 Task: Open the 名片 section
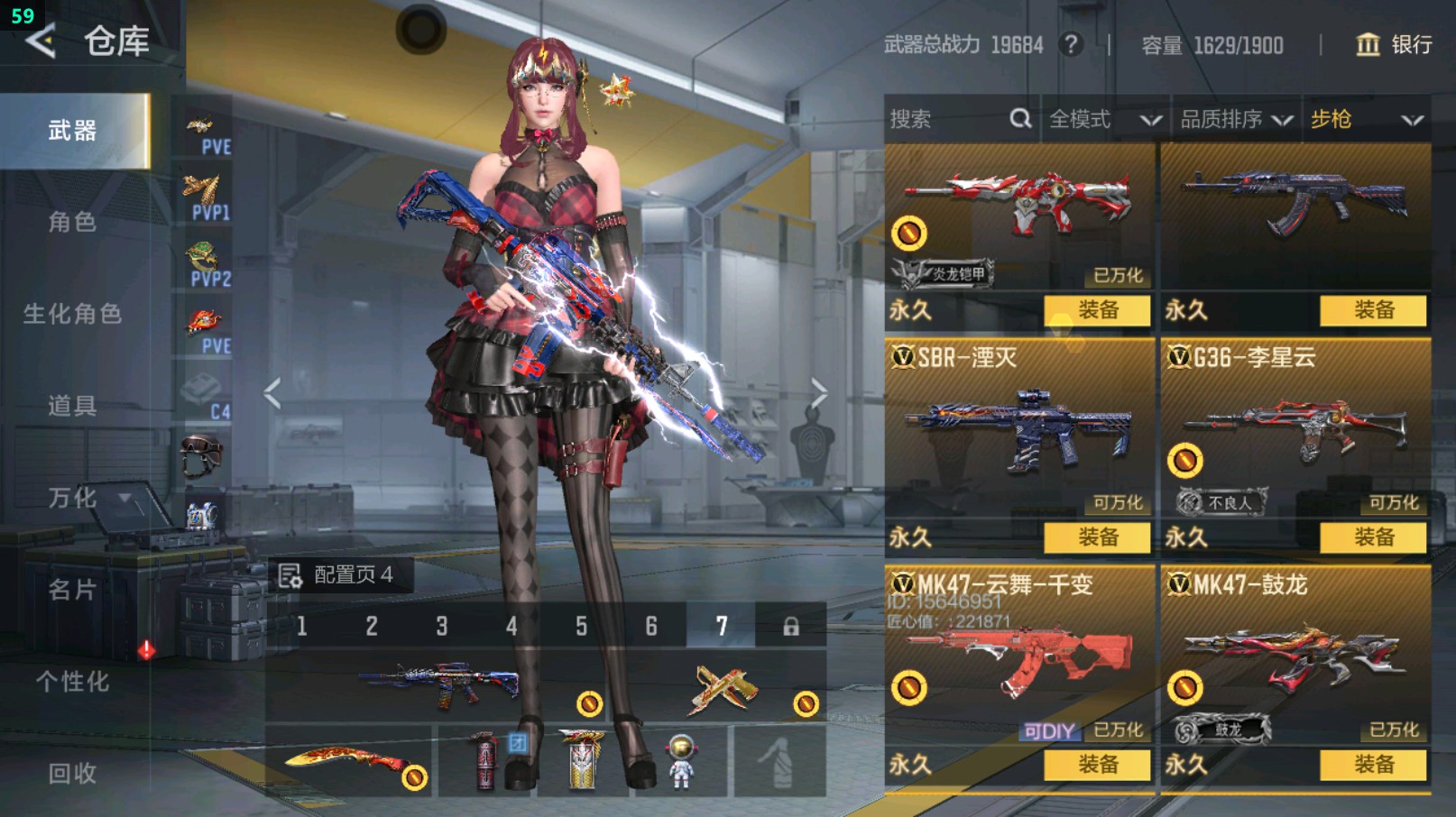click(72, 590)
